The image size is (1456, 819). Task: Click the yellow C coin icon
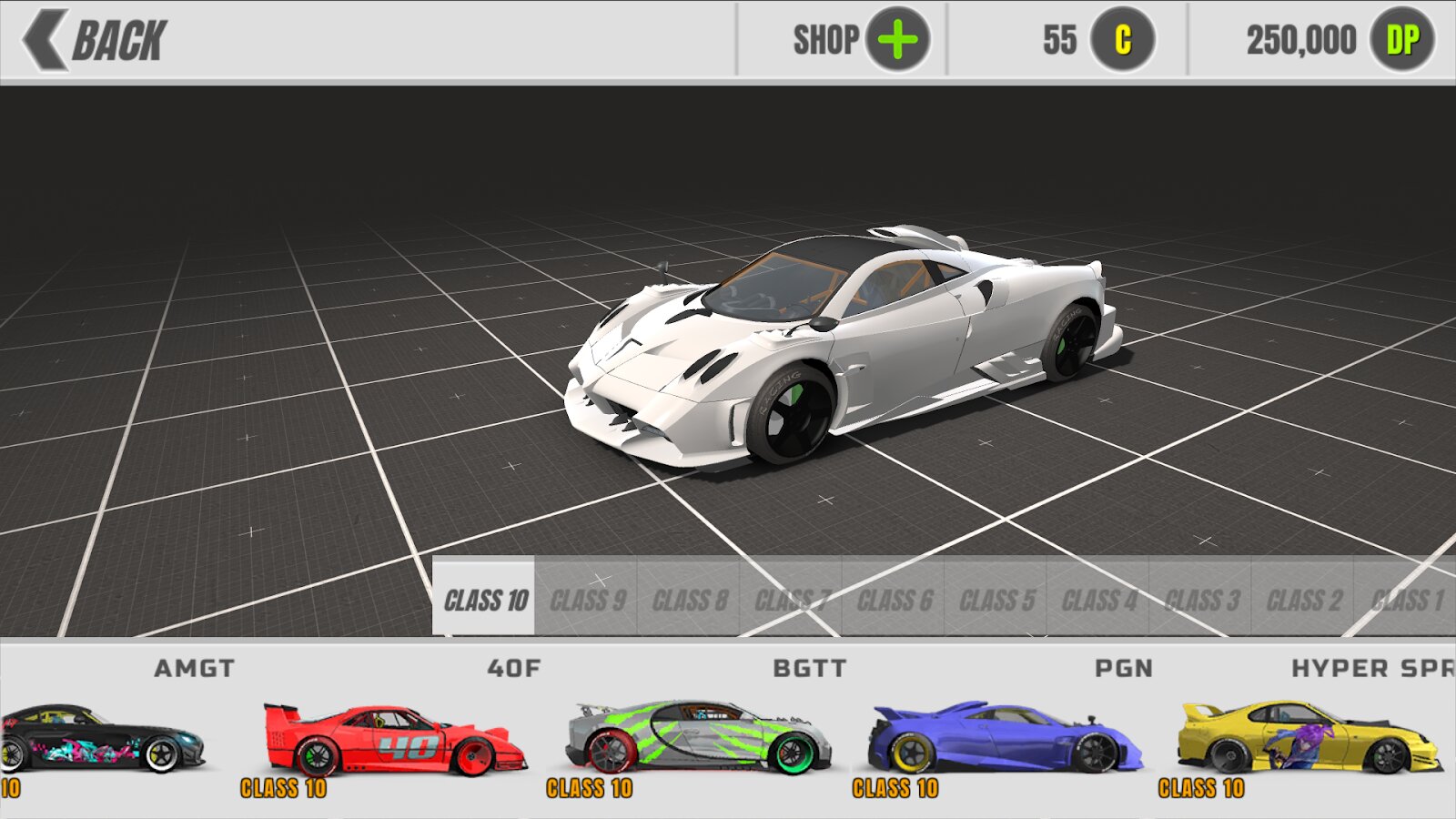click(x=1123, y=40)
